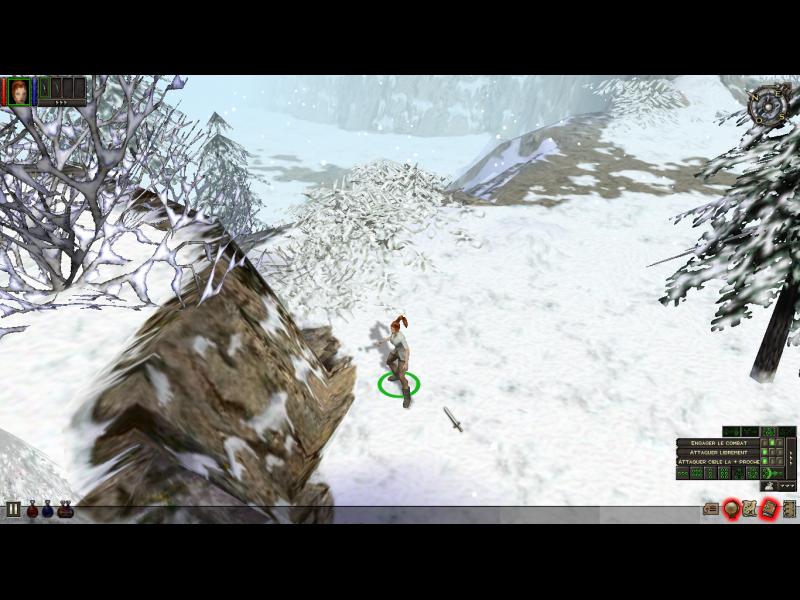Open the globe icon on the bottom bar
The image size is (800, 600).
point(731,509)
